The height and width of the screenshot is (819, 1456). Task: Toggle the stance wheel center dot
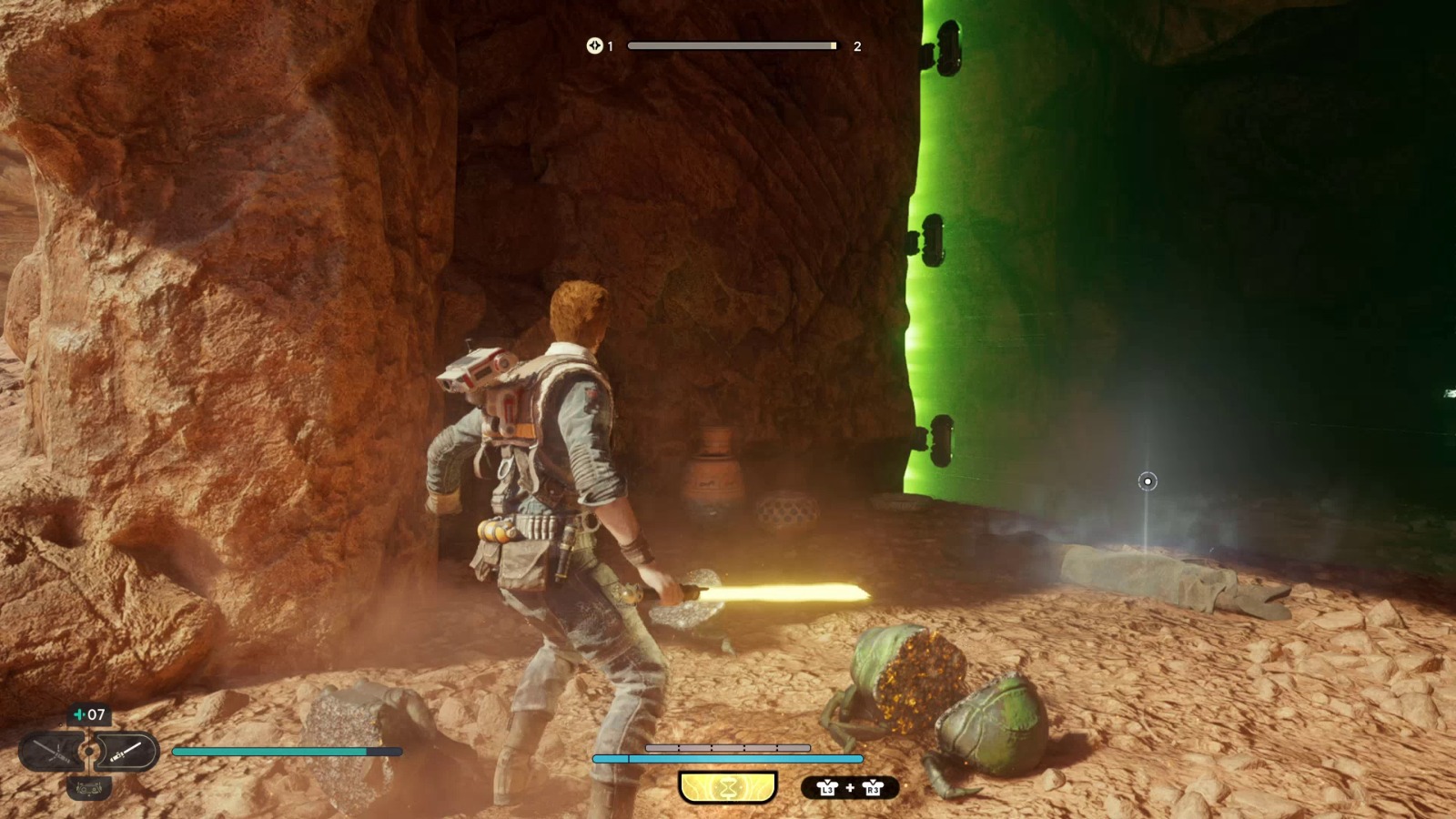click(x=88, y=751)
